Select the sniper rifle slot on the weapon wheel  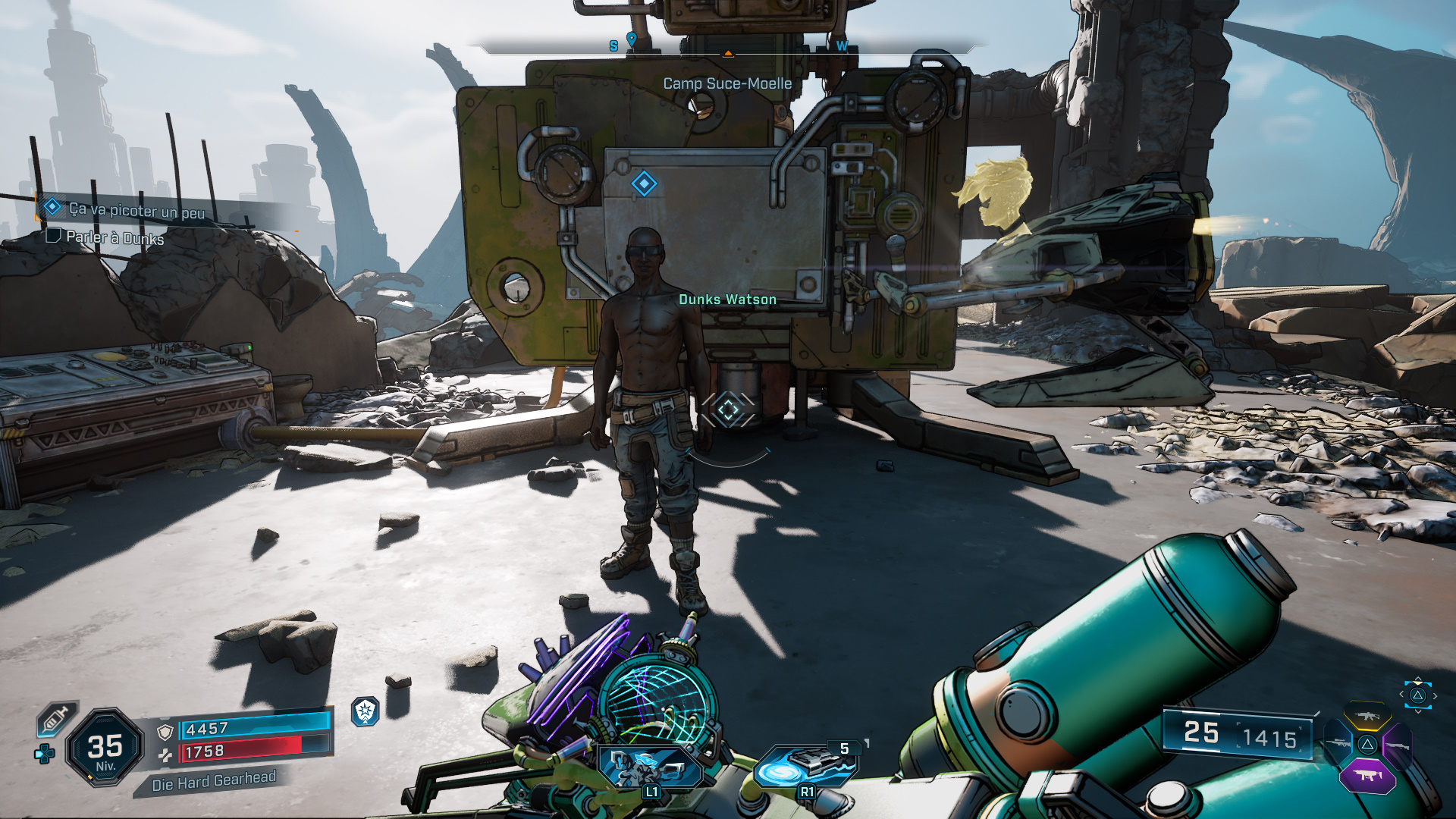1338,743
